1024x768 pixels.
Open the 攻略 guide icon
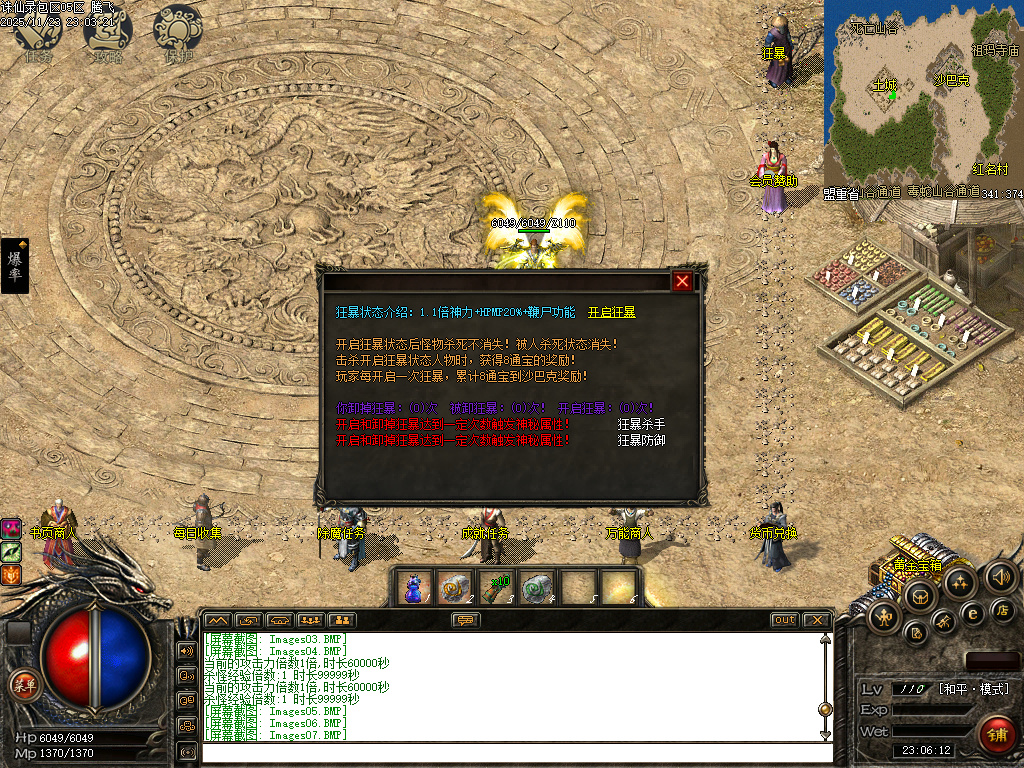(x=108, y=32)
